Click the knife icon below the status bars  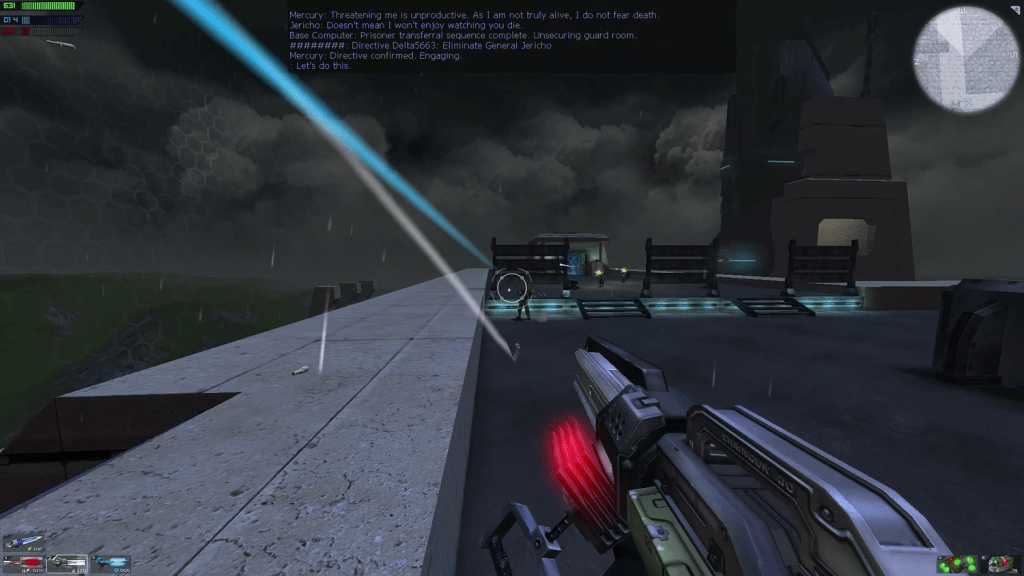(63, 44)
